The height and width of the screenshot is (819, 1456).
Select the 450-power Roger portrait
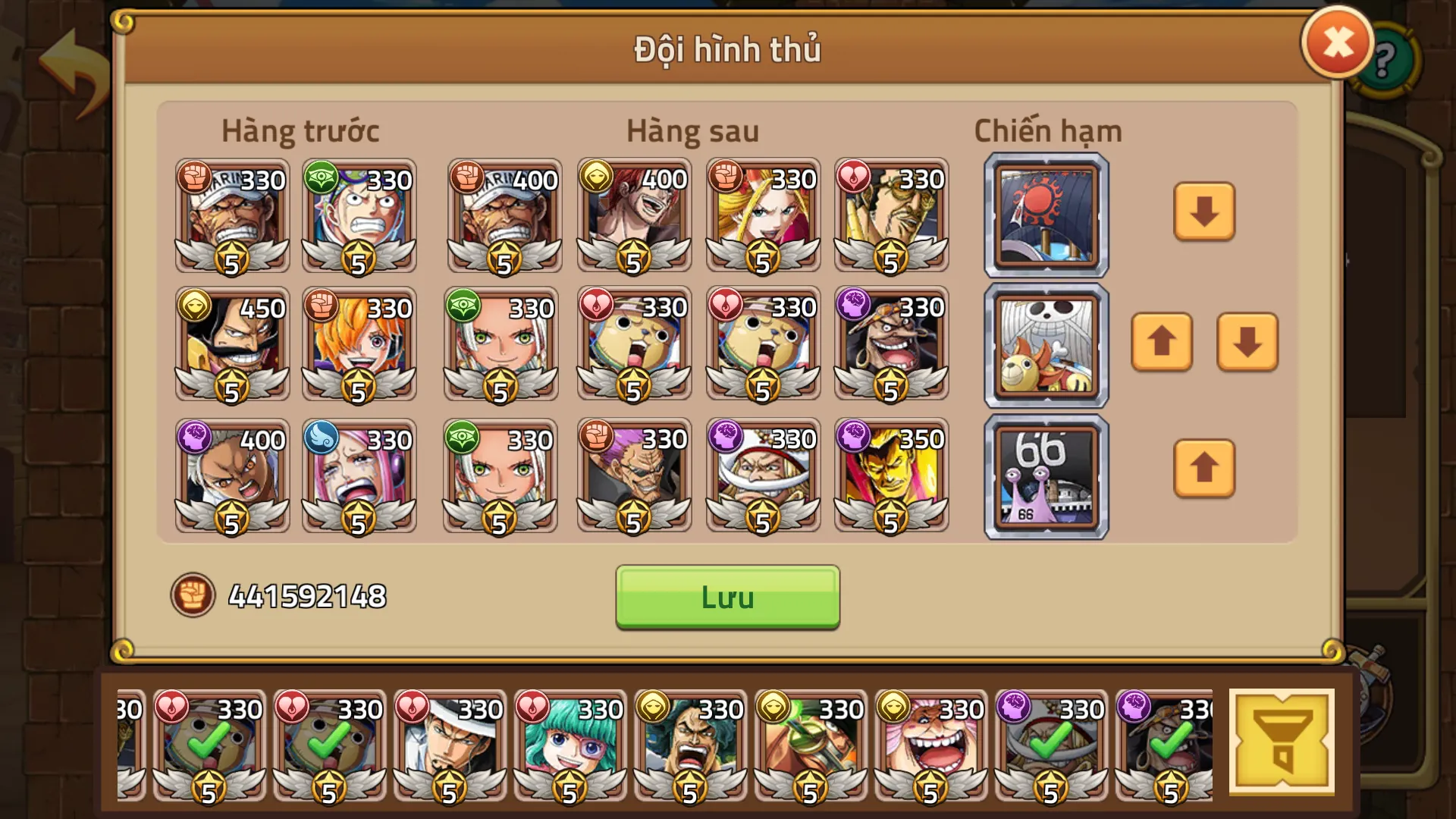[x=231, y=345]
